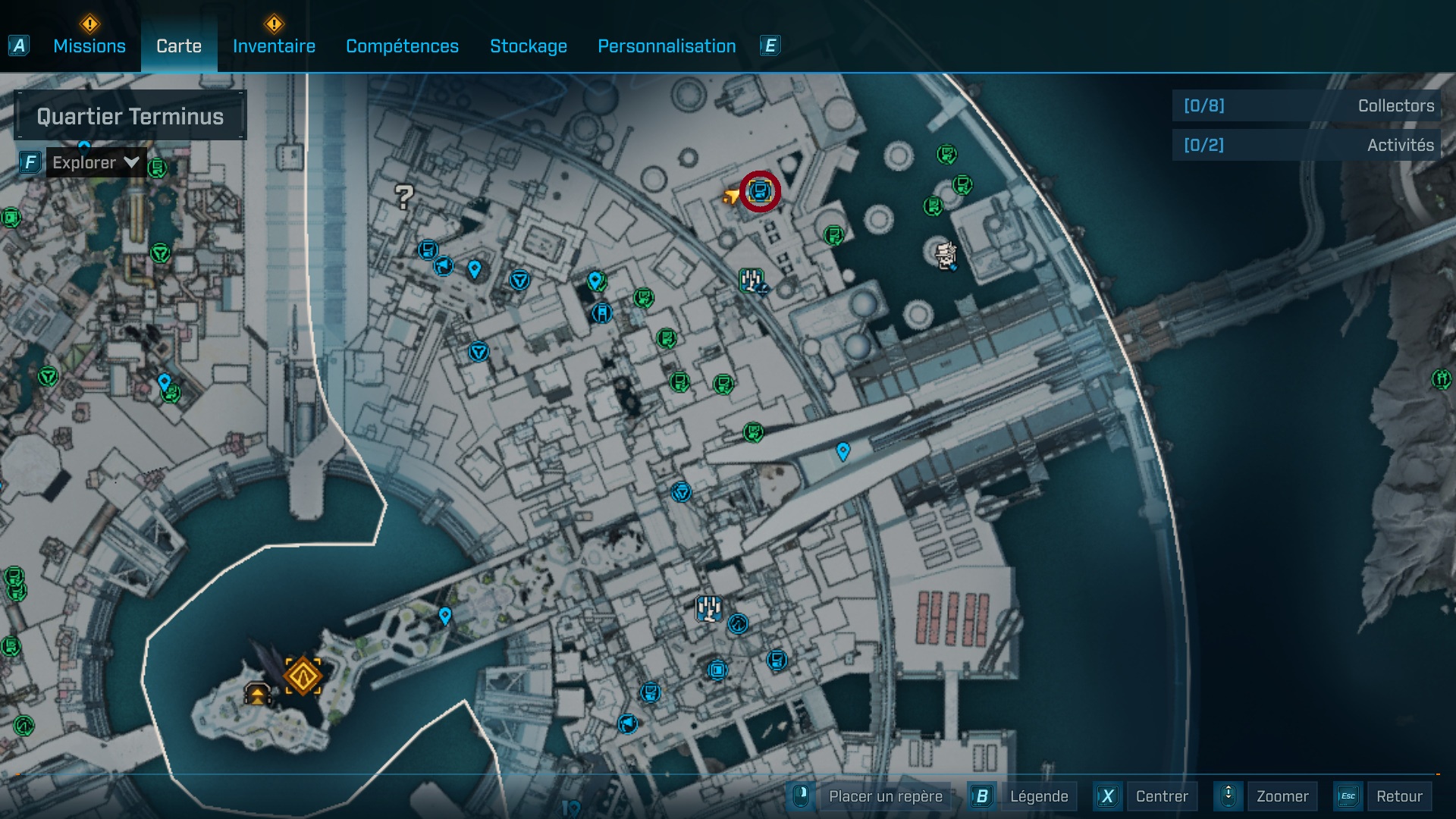
Task: Click the yellow player arrow beside the circled icon
Action: tap(730, 195)
